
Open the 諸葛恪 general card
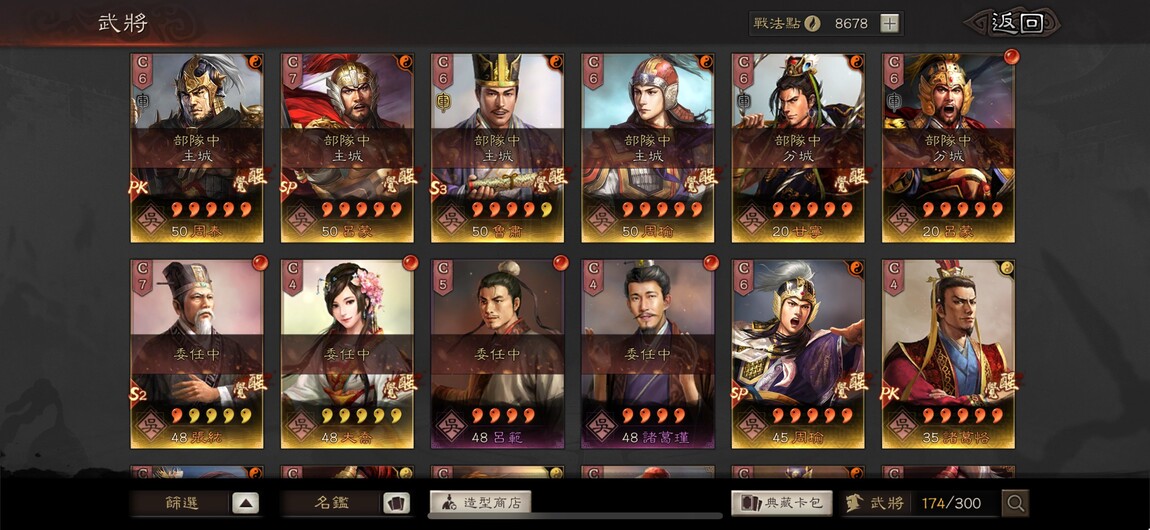pos(948,354)
